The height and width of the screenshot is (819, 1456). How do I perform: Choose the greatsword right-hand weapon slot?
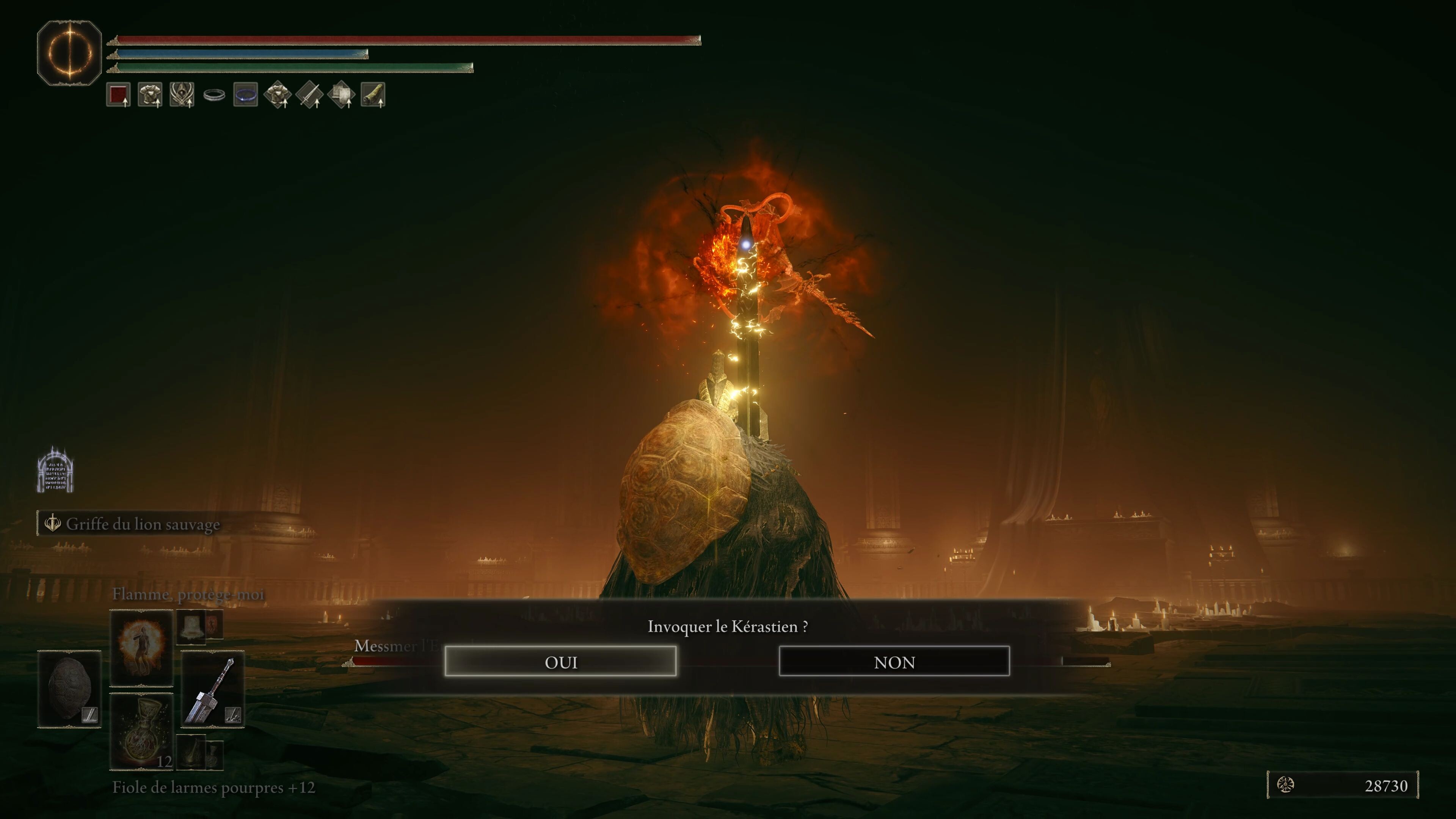[212, 688]
